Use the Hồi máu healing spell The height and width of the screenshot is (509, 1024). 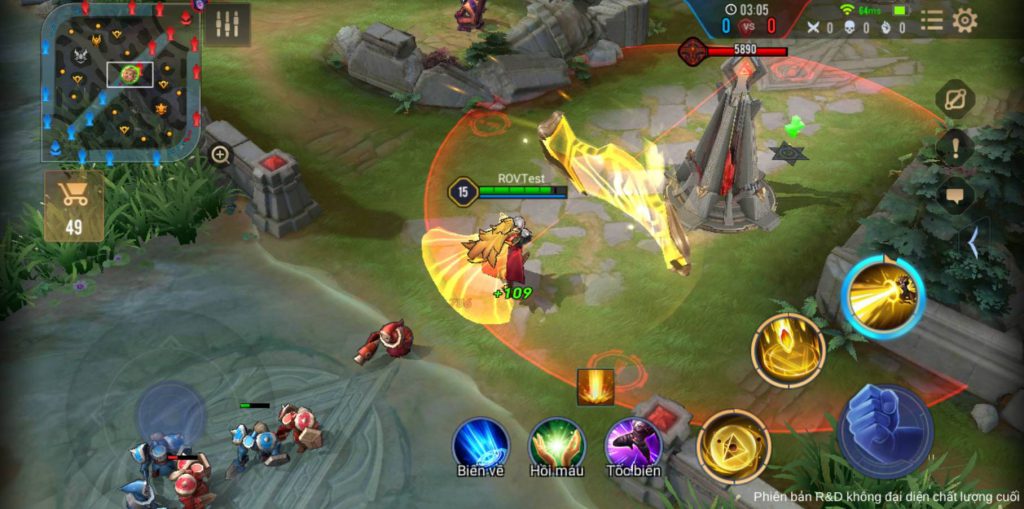coord(557,445)
